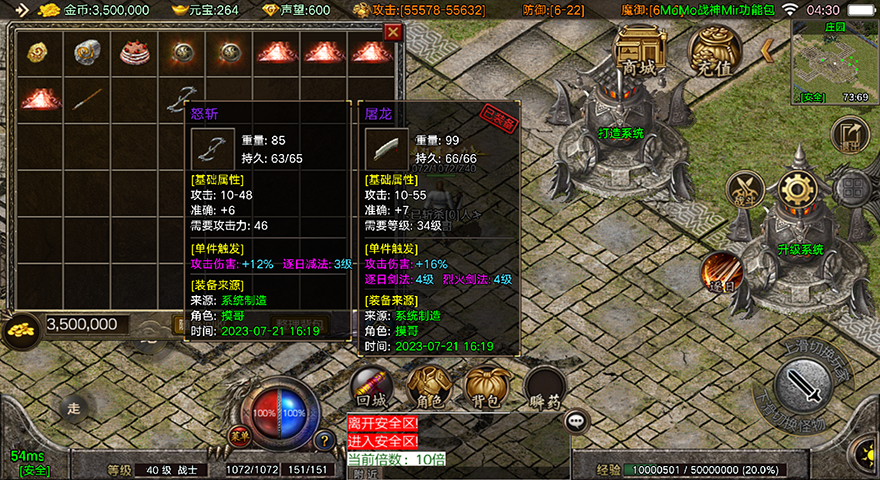Collapse the top menu with the arrow
The image size is (880, 480).
[x=768, y=50]
